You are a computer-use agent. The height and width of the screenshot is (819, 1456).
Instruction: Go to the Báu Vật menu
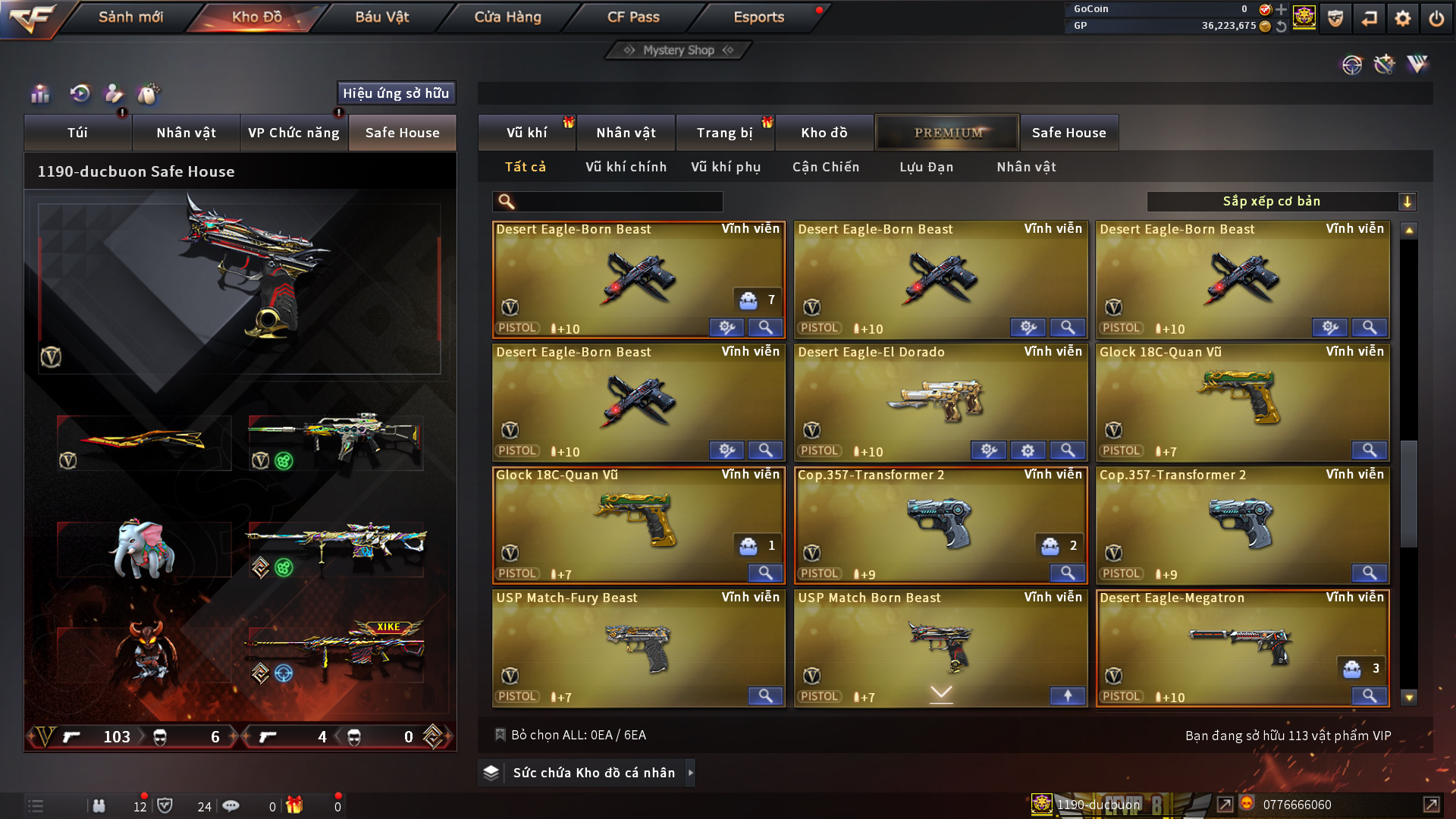(381, 17)
